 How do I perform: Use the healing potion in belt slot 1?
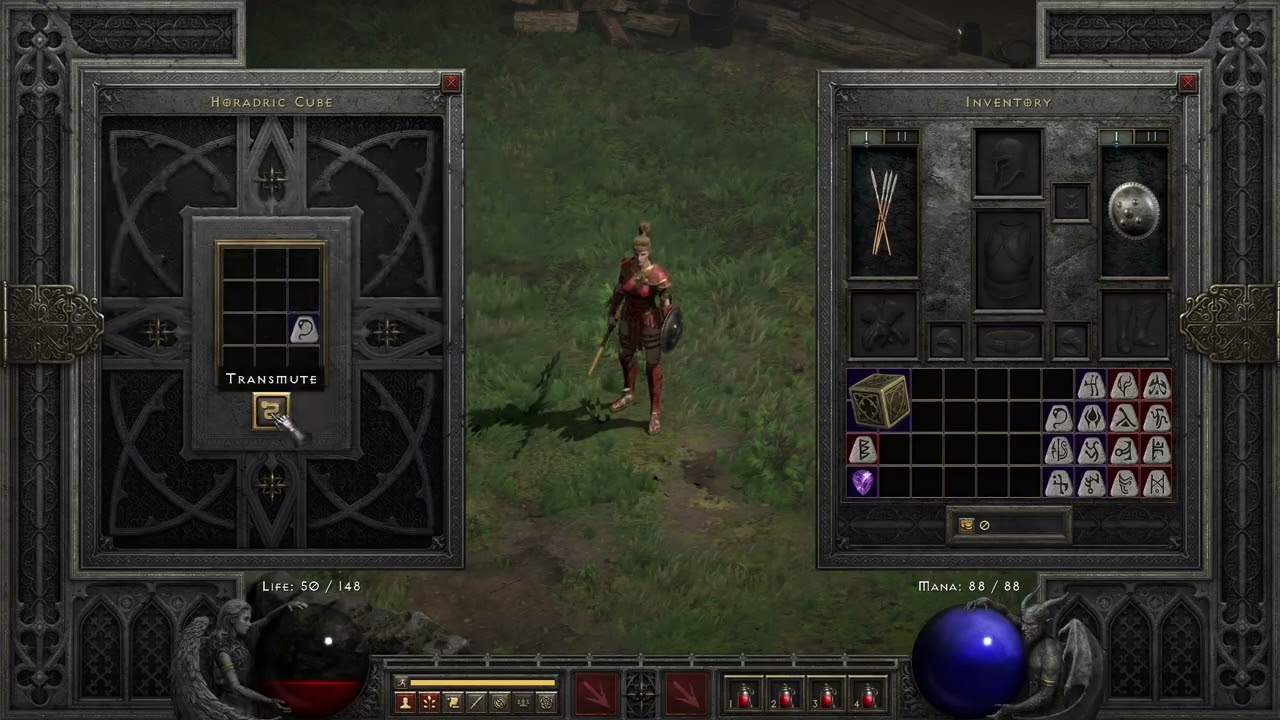[x=744, y=695]
